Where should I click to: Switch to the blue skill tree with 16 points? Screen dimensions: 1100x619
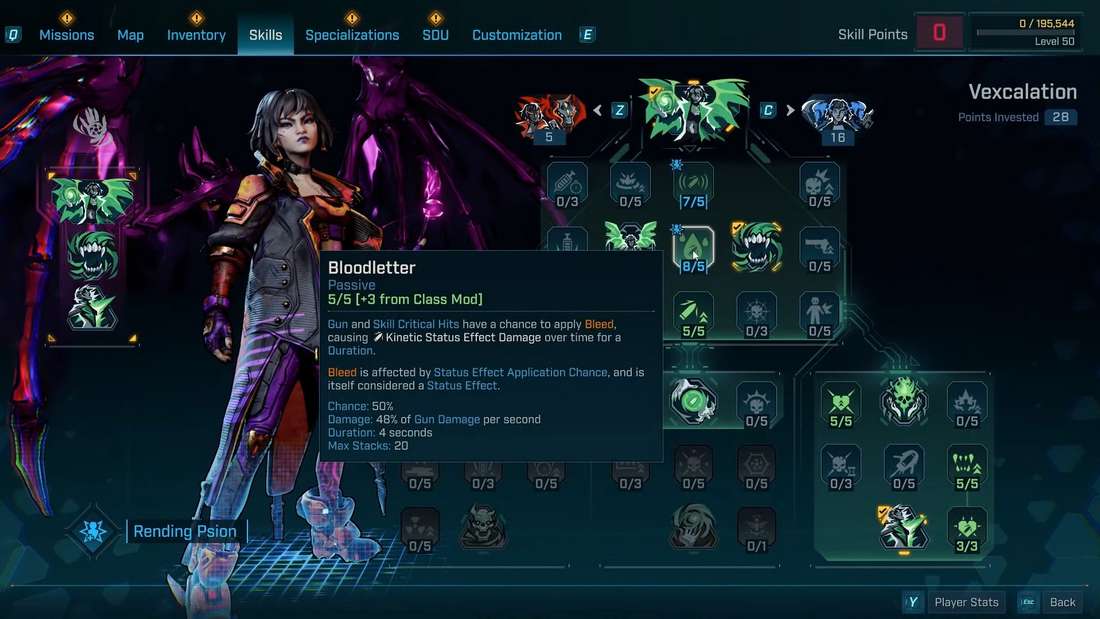click(x=837, y=118)
